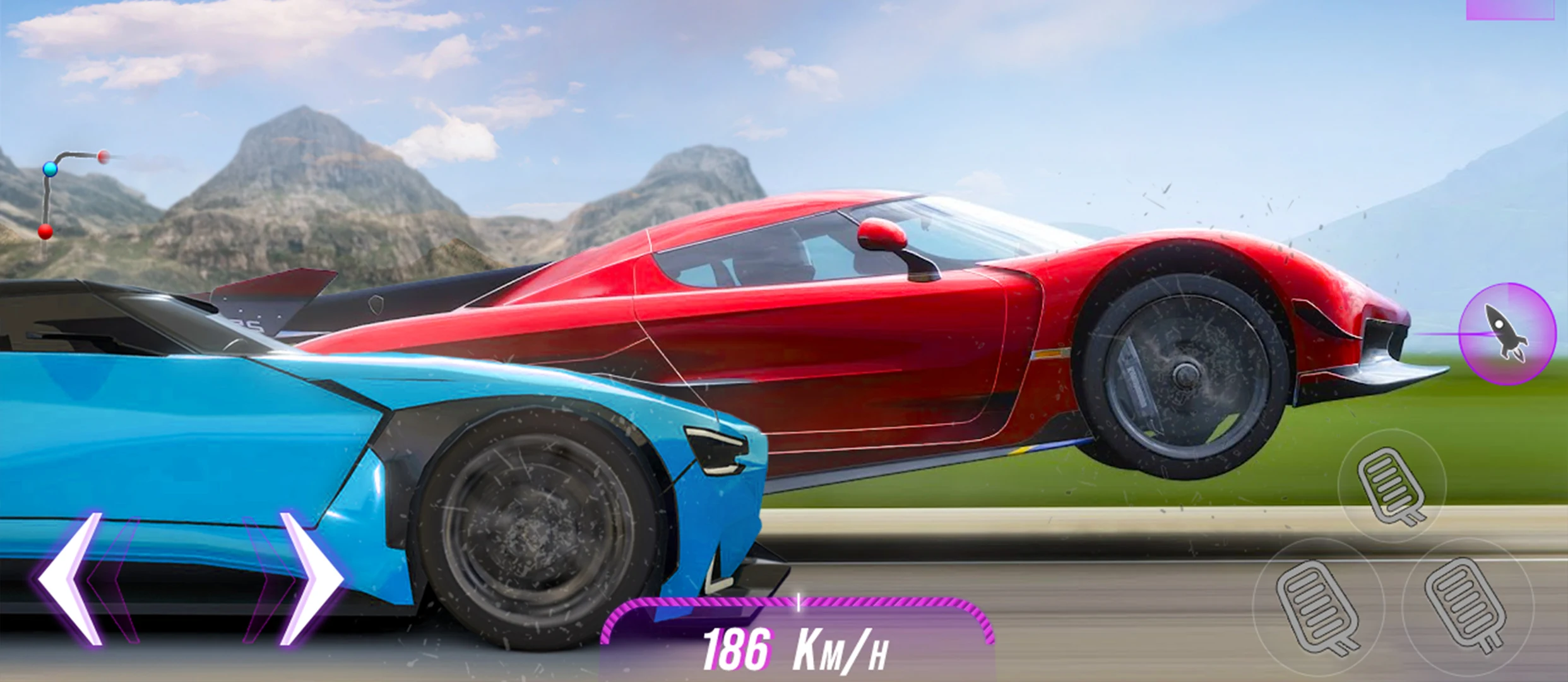Steer left with the left arrow button

click(x=69, y=580)
